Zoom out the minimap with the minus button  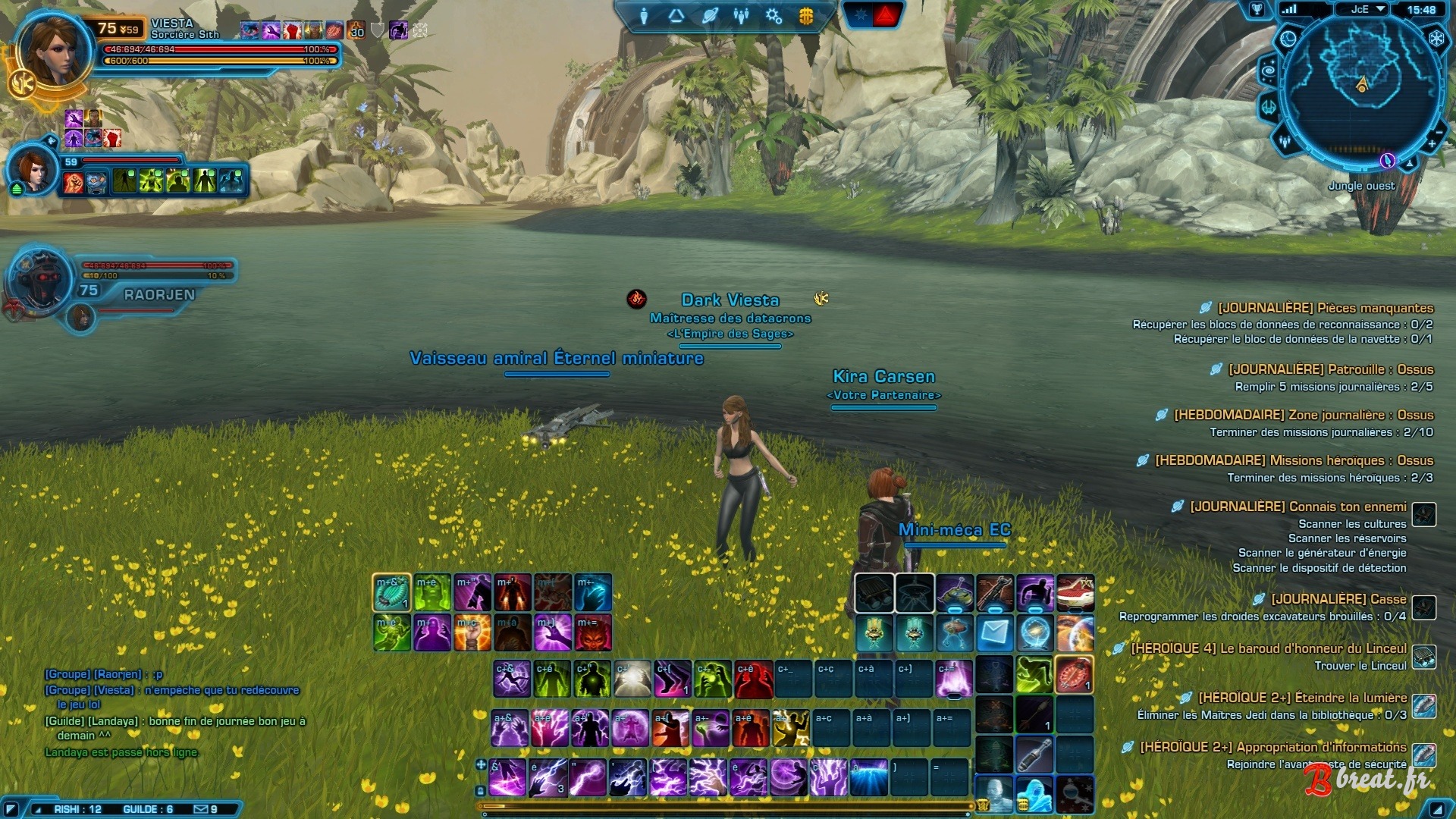coord(1439,131)
